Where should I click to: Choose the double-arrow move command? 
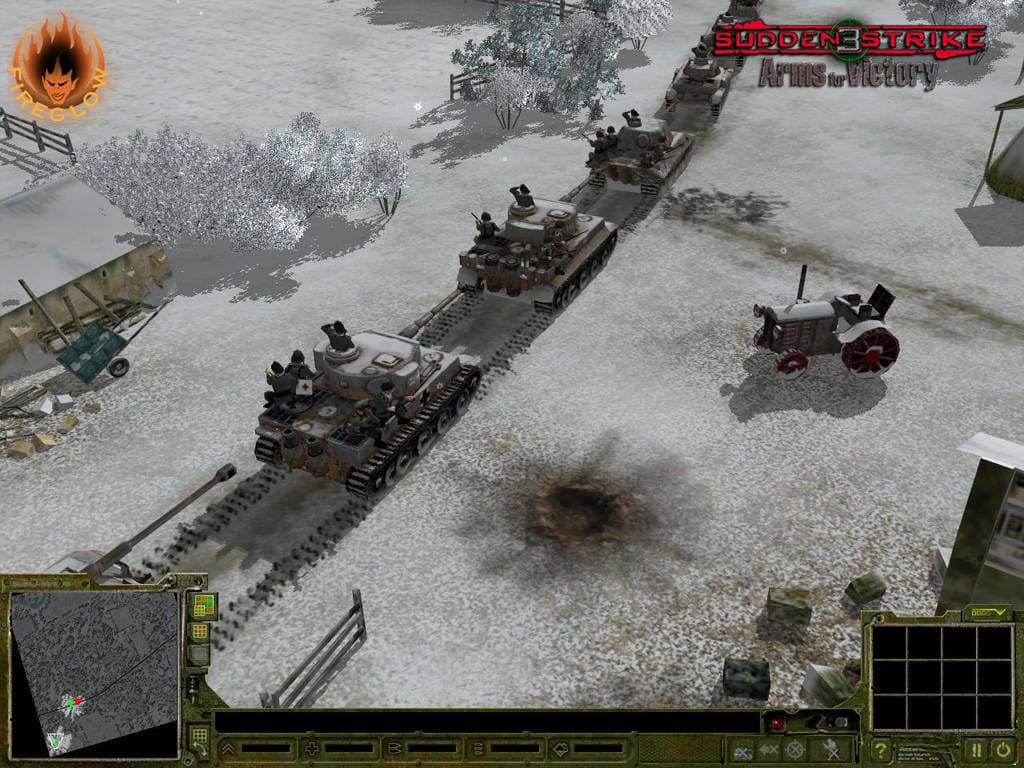coord(769,749)
